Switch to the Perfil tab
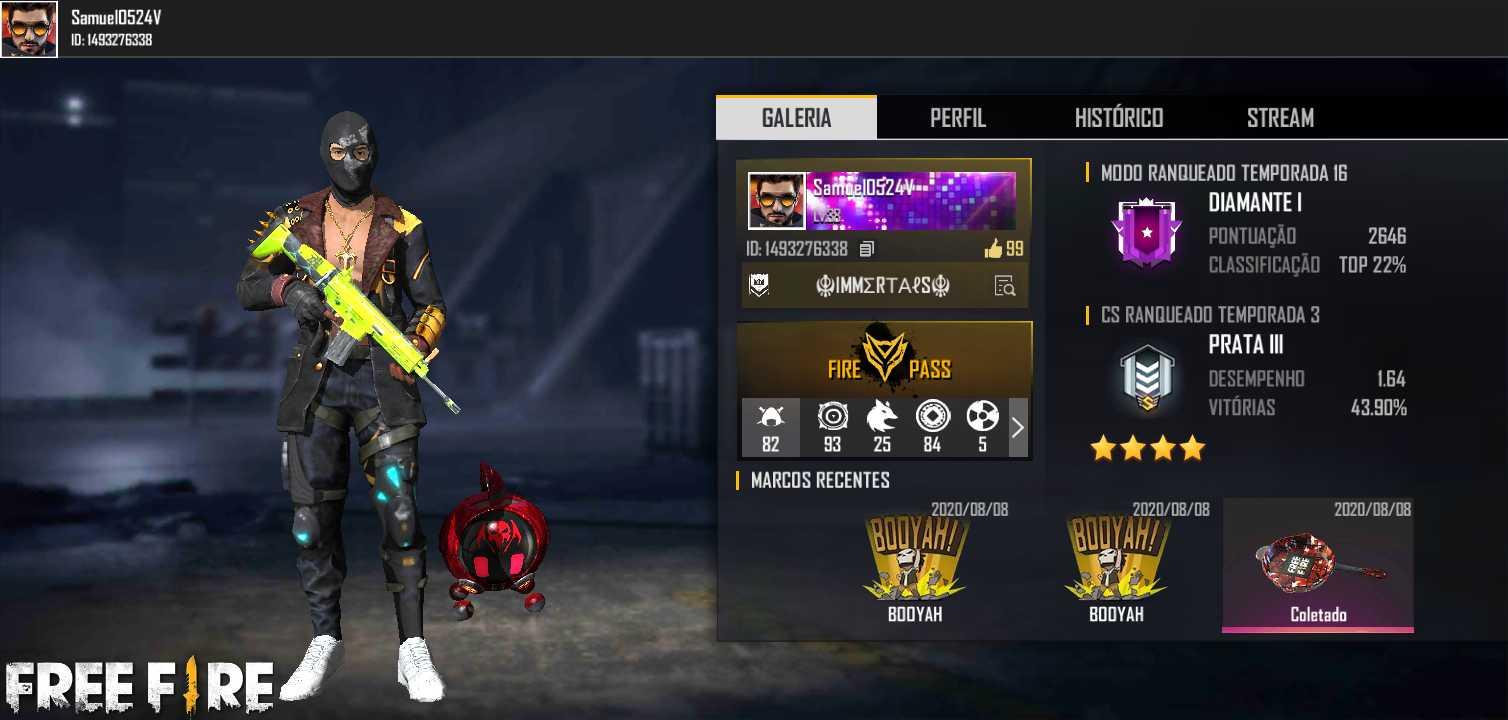Image resolution: width=1508 pixels, height=720 pixels. (957, 118)
